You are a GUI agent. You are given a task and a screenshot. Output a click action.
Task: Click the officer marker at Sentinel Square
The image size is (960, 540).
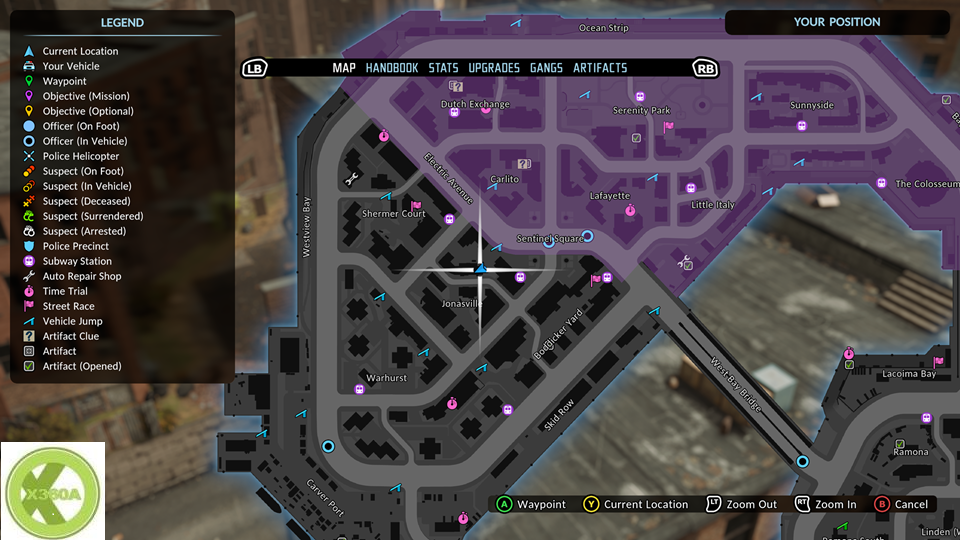click(588, 236)
